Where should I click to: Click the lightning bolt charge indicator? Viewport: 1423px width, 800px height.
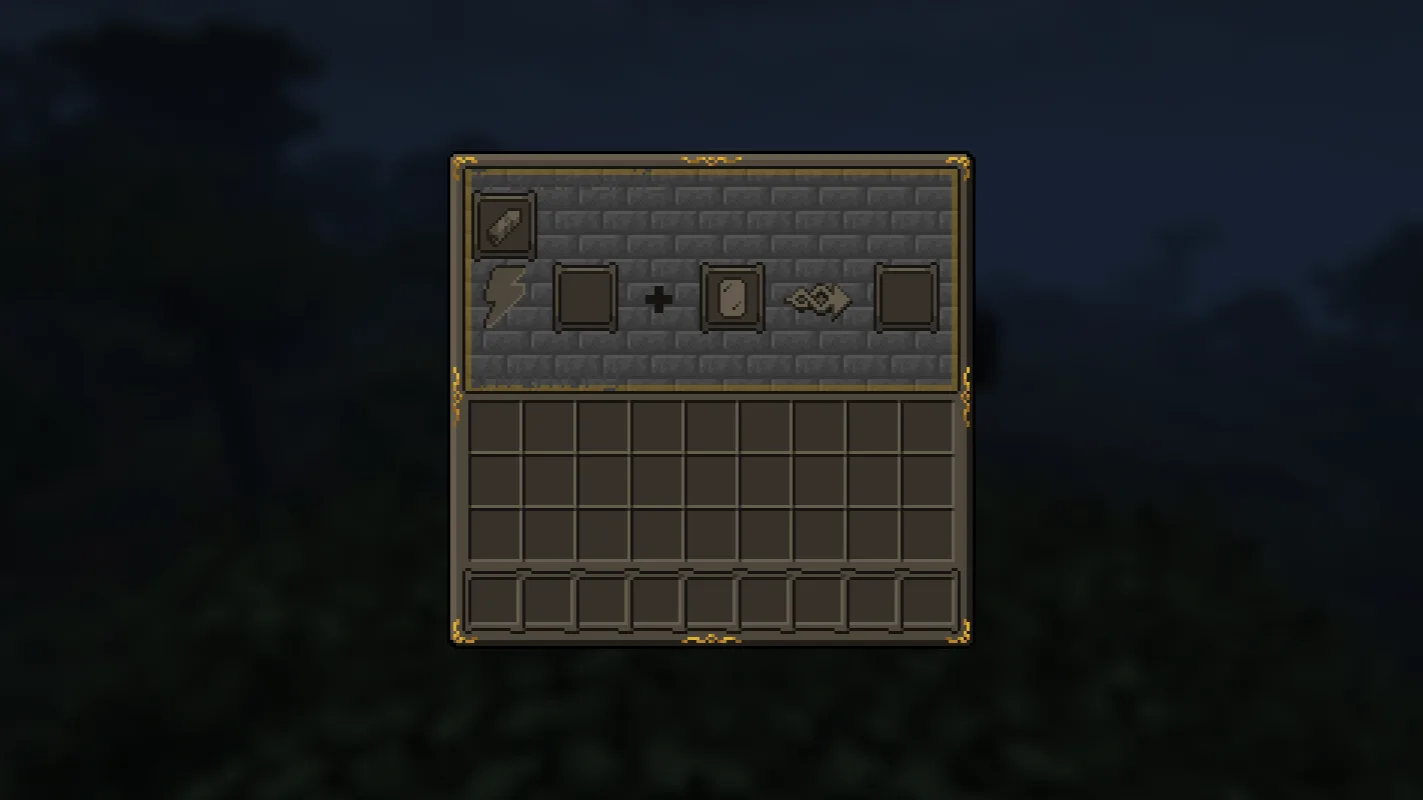click(x=504, y=298)
